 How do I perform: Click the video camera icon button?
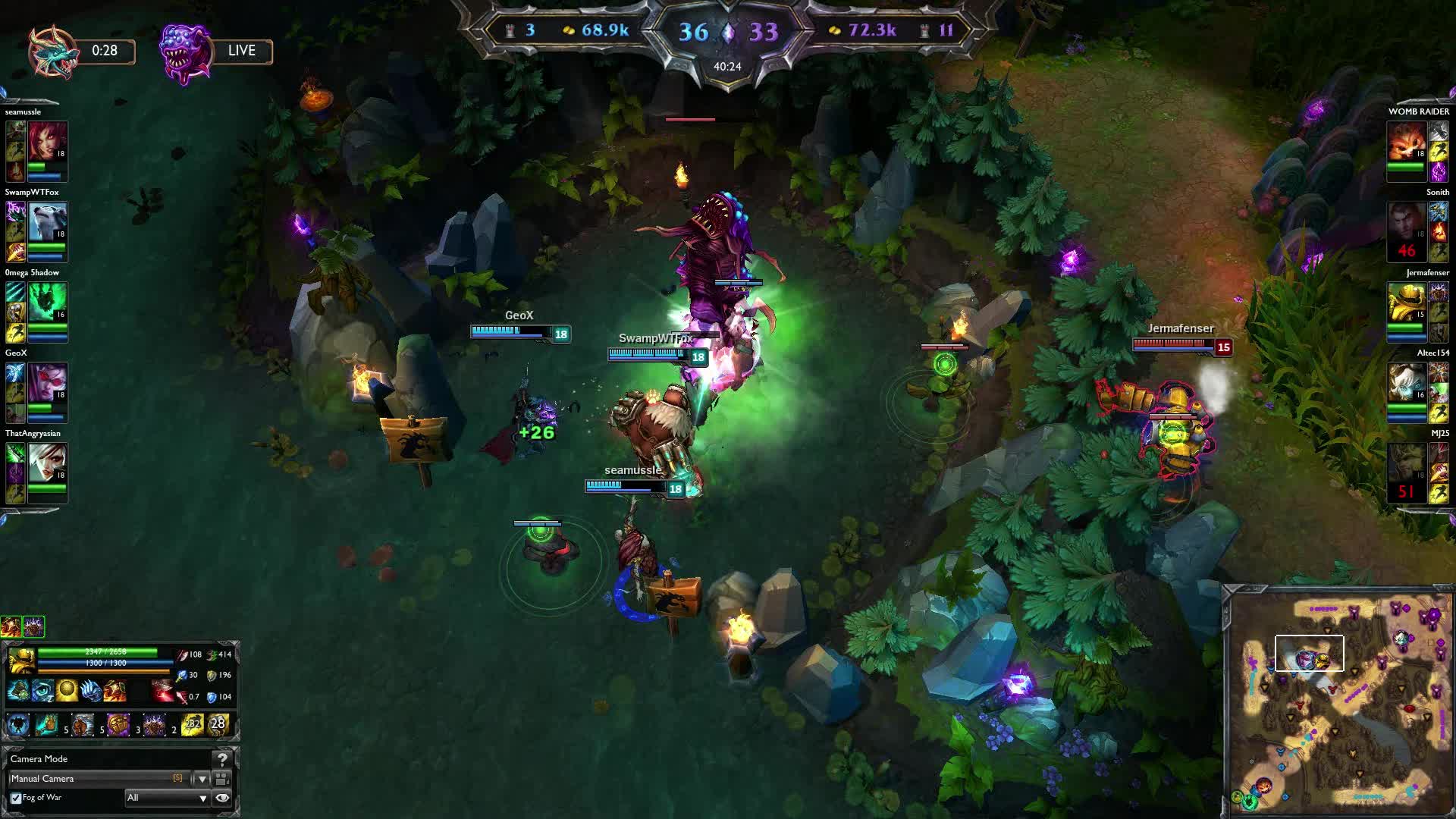[x=222, y=779]
